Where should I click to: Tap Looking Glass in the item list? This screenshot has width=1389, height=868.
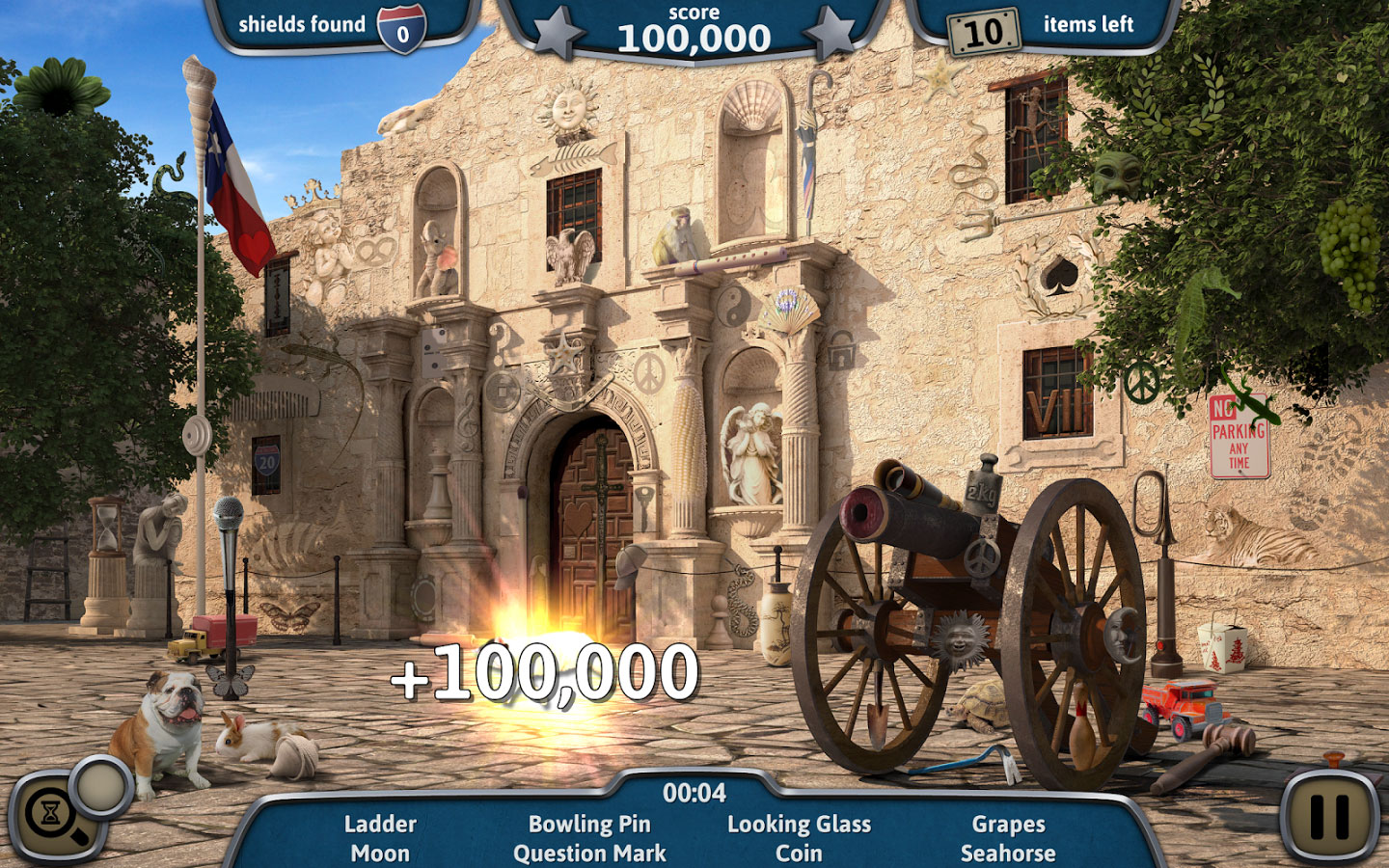(799, 824)
